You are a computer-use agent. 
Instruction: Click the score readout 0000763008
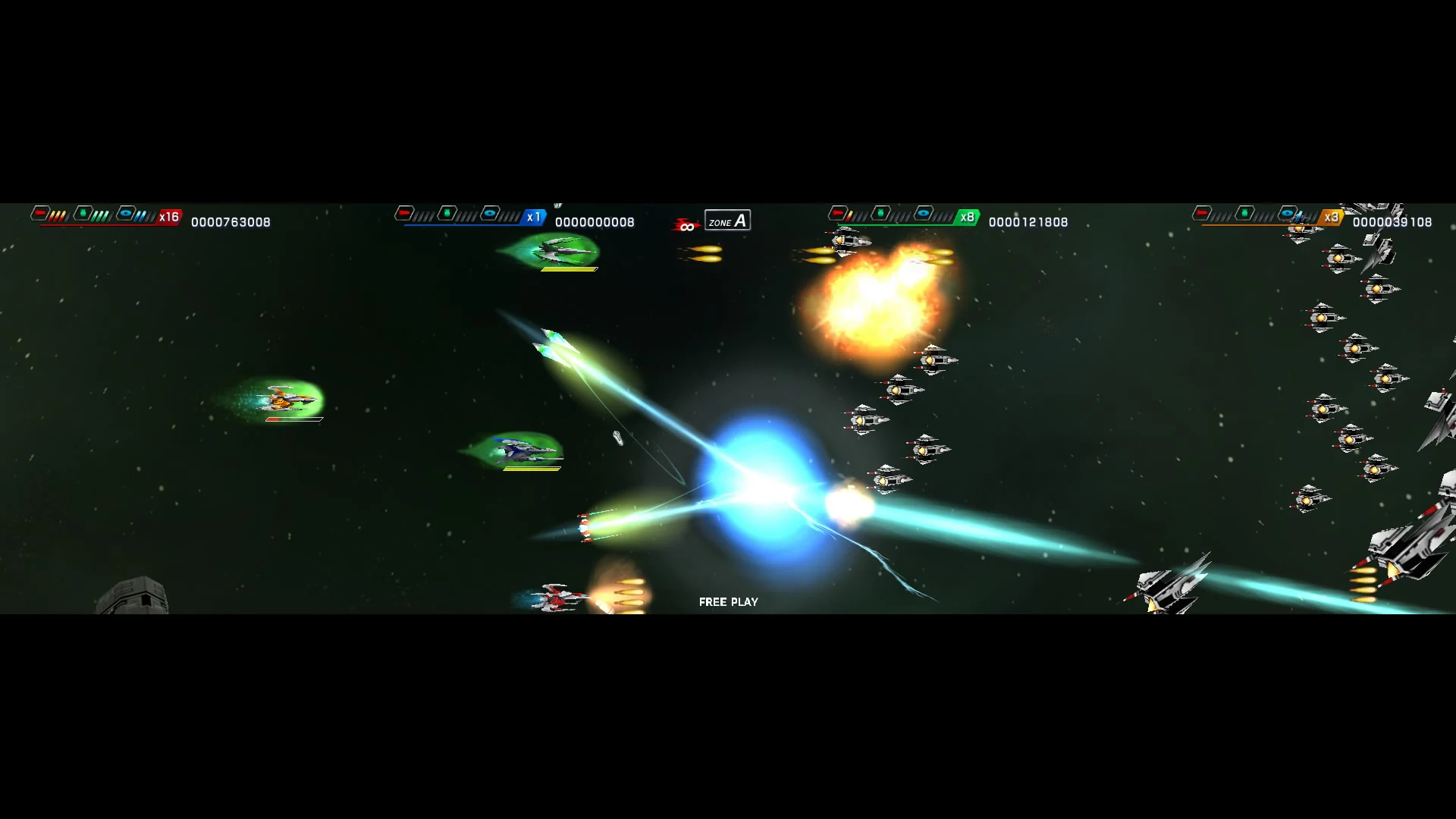[231, 222]
